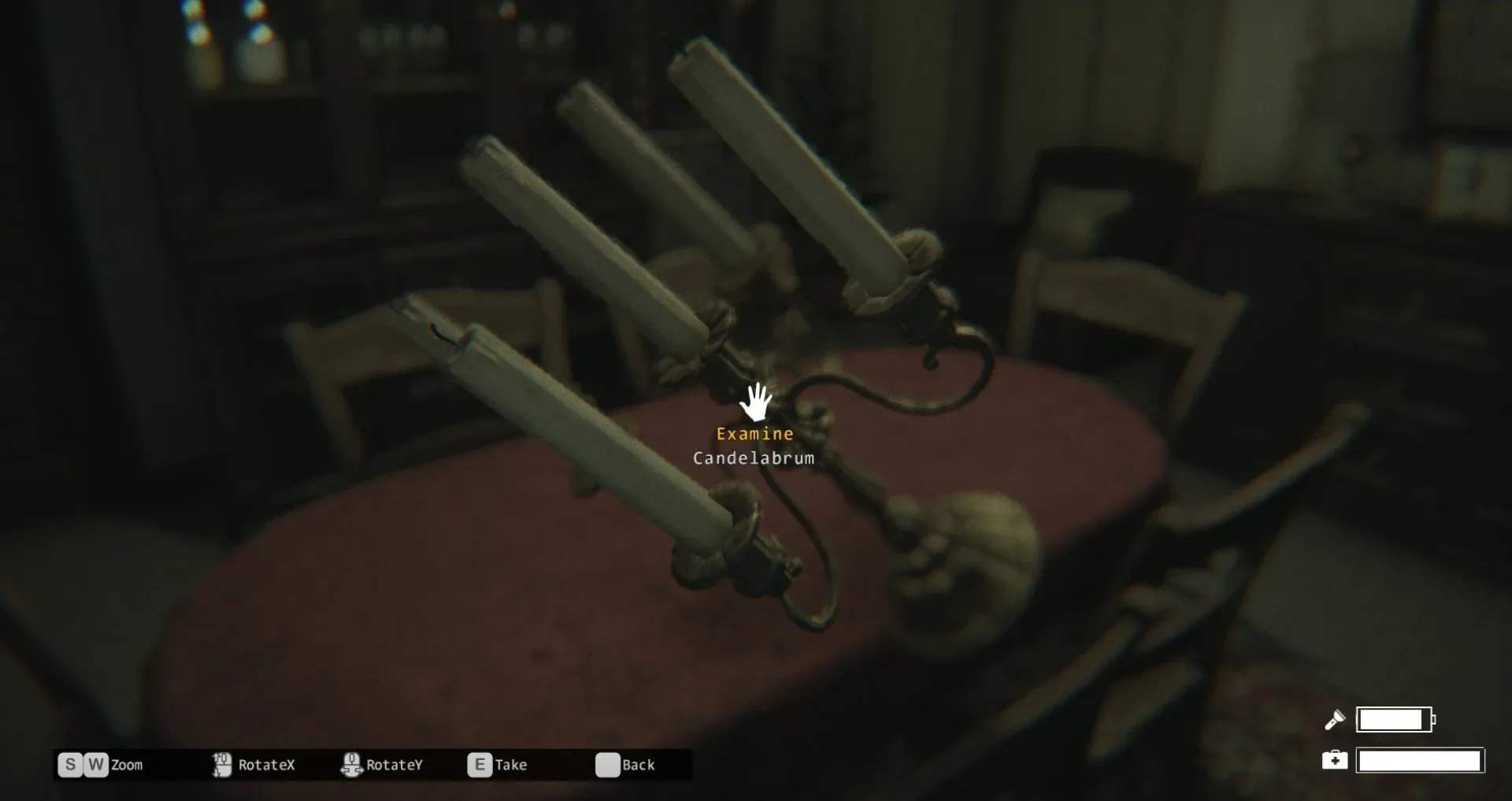Click the Back action label

tap(638, 764)
